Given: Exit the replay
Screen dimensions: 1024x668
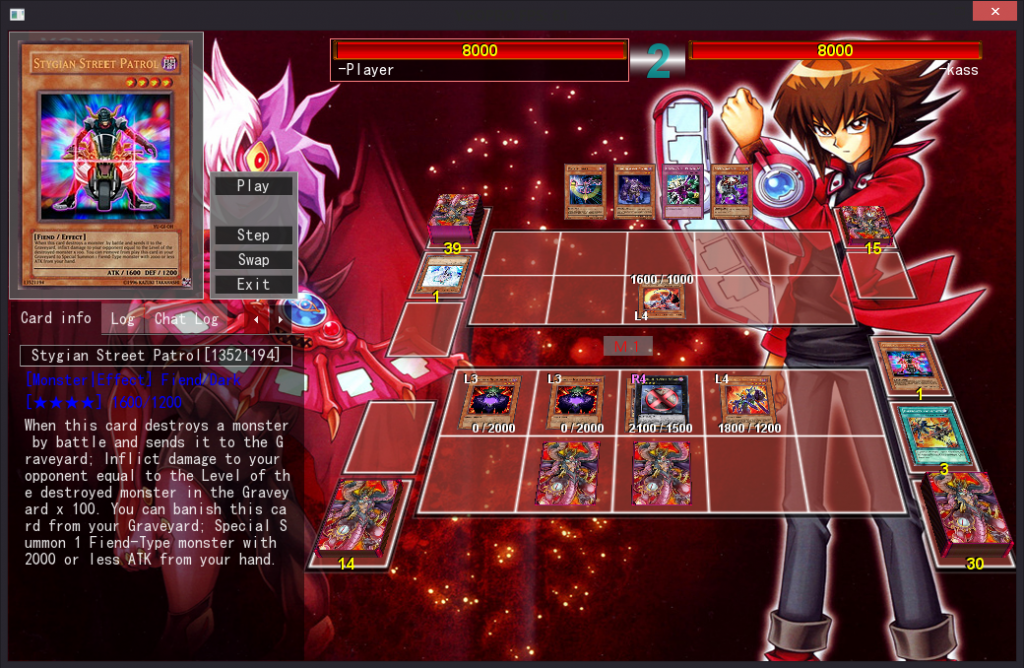Looking at the screenshot, I should pyautogui.click(x=253, y=284).
